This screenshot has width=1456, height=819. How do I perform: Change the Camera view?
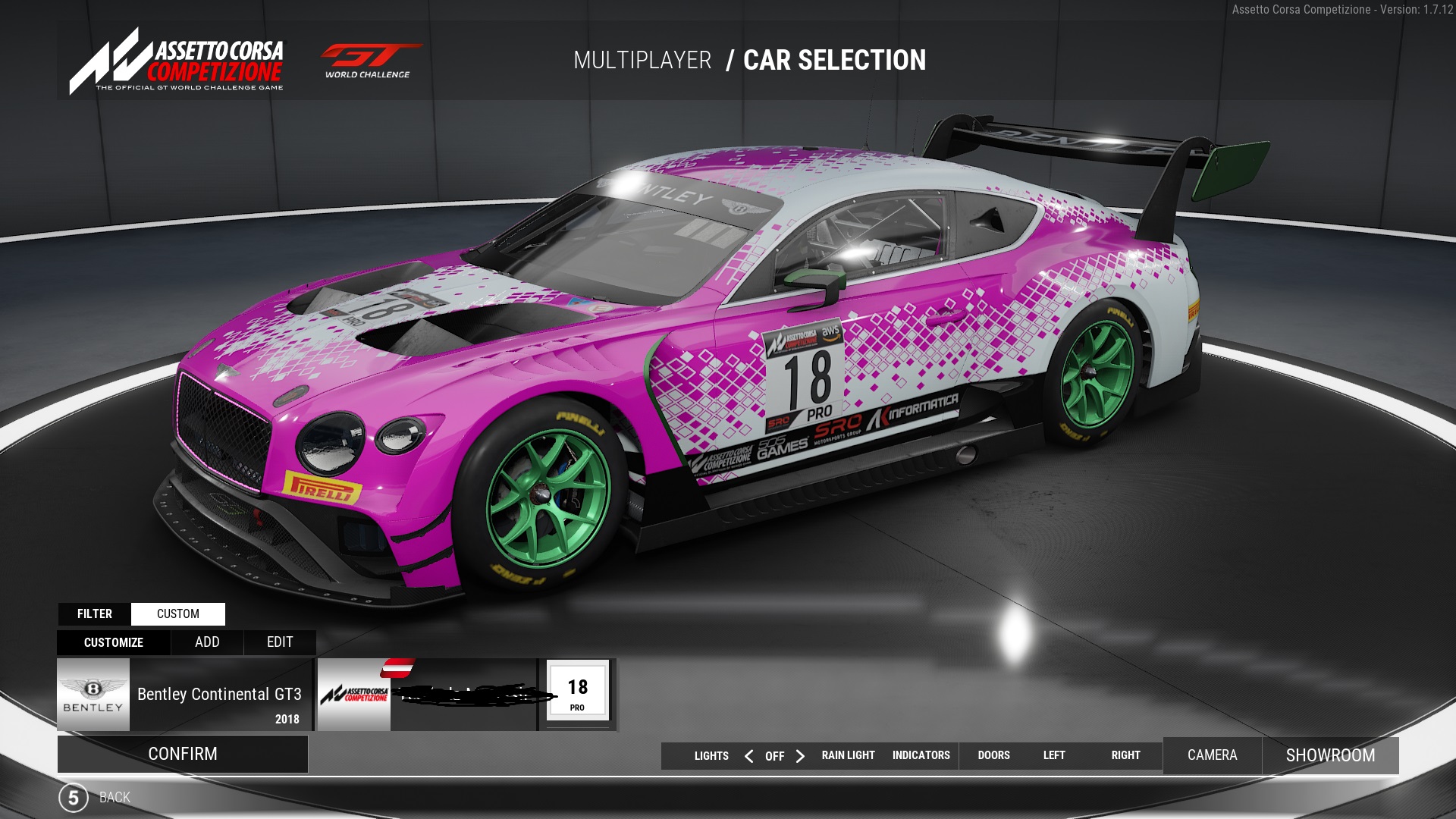click(1212, 755)
